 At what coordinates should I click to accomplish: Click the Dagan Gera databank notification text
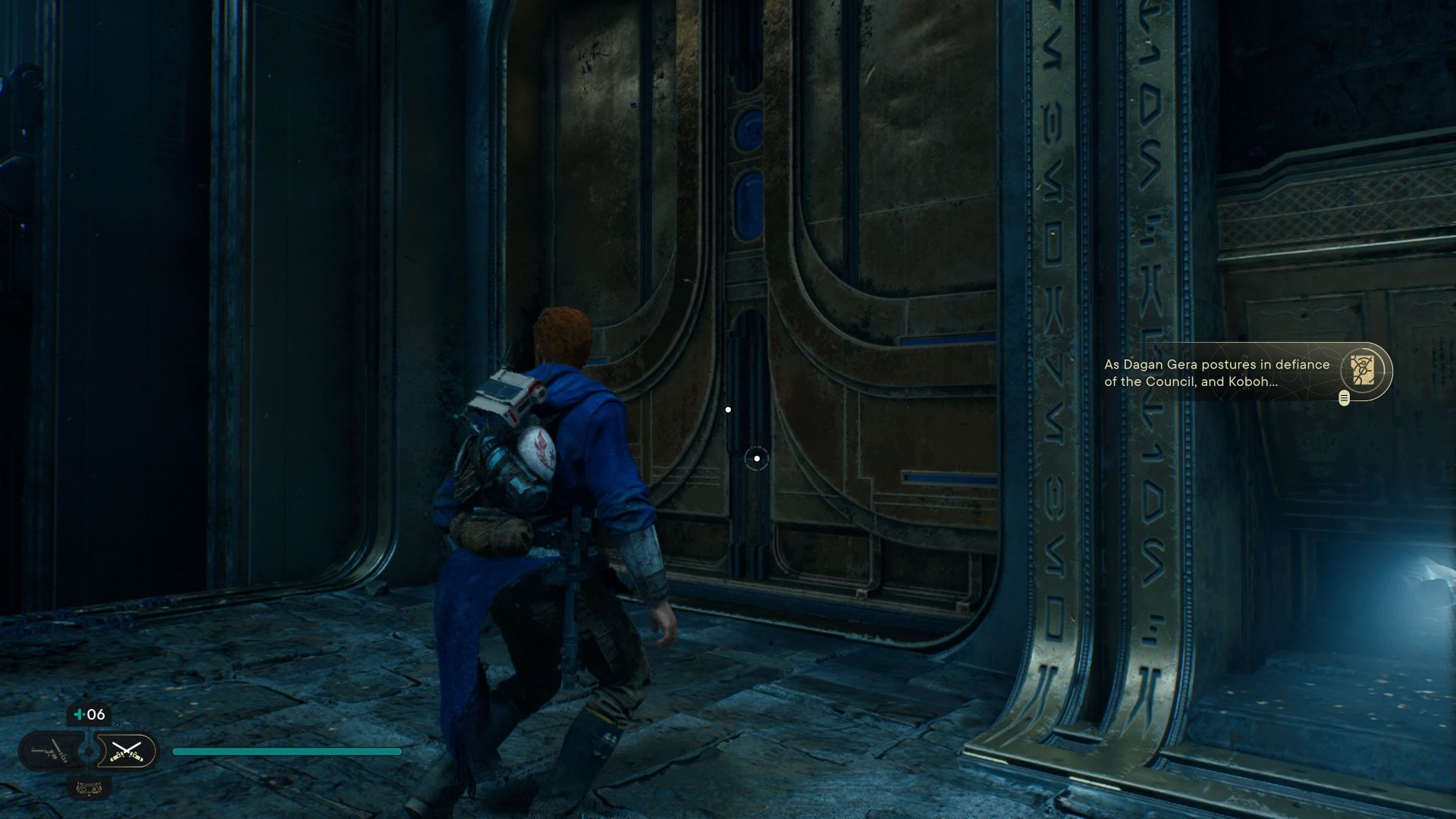(1213, 372)
